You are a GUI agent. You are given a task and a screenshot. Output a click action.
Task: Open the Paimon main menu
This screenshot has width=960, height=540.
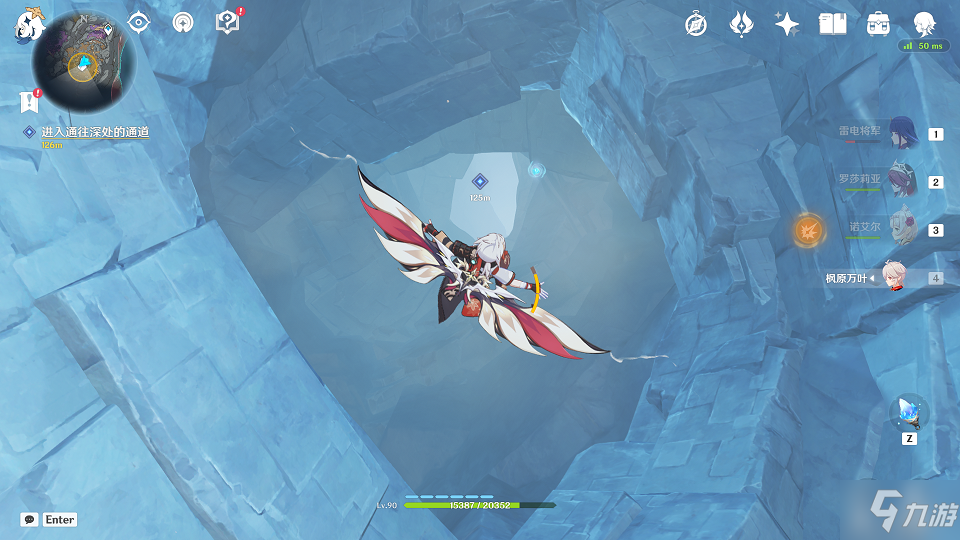click(24, 24)
